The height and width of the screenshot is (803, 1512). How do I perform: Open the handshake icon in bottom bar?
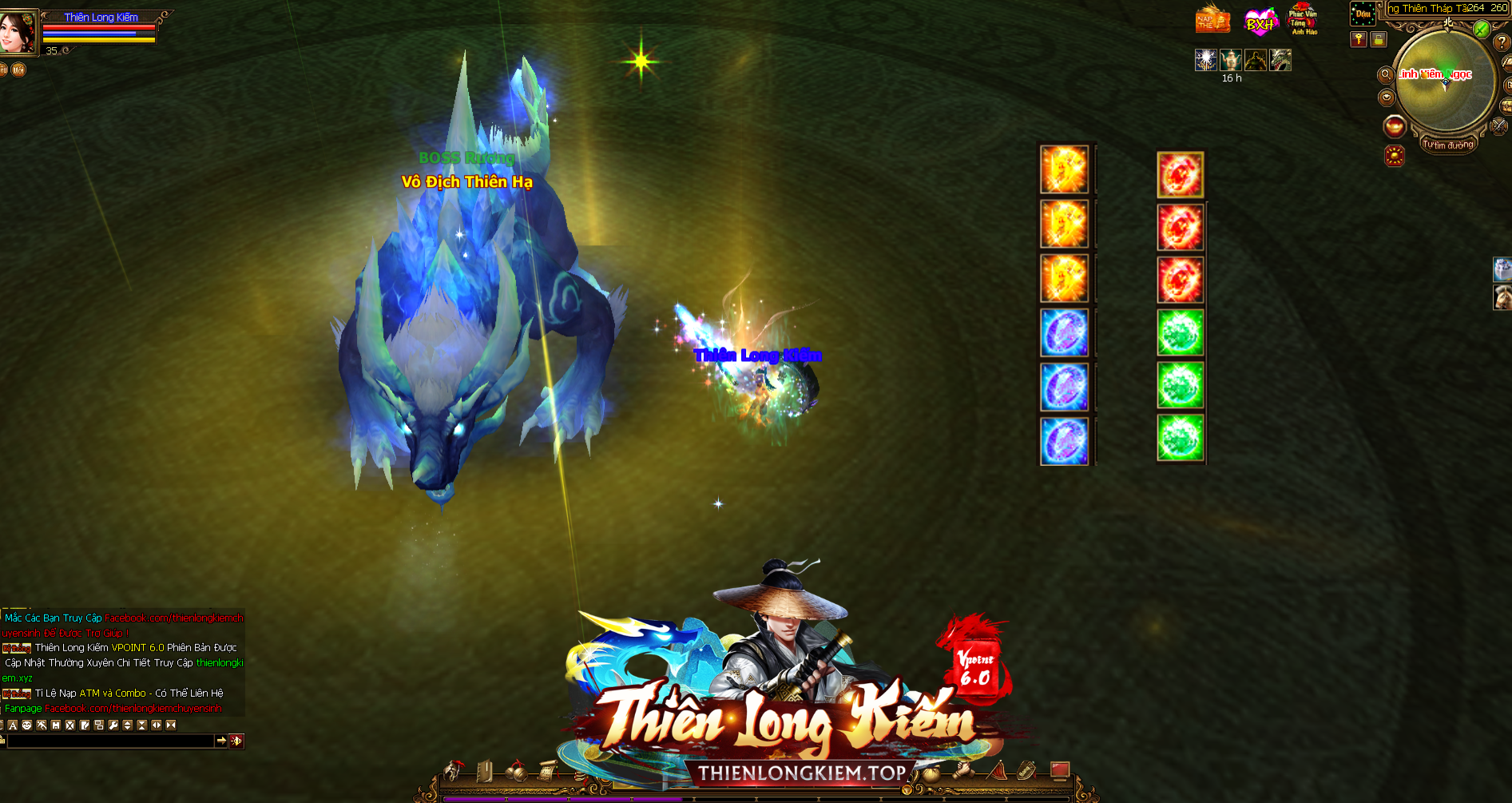coord(962,772)
